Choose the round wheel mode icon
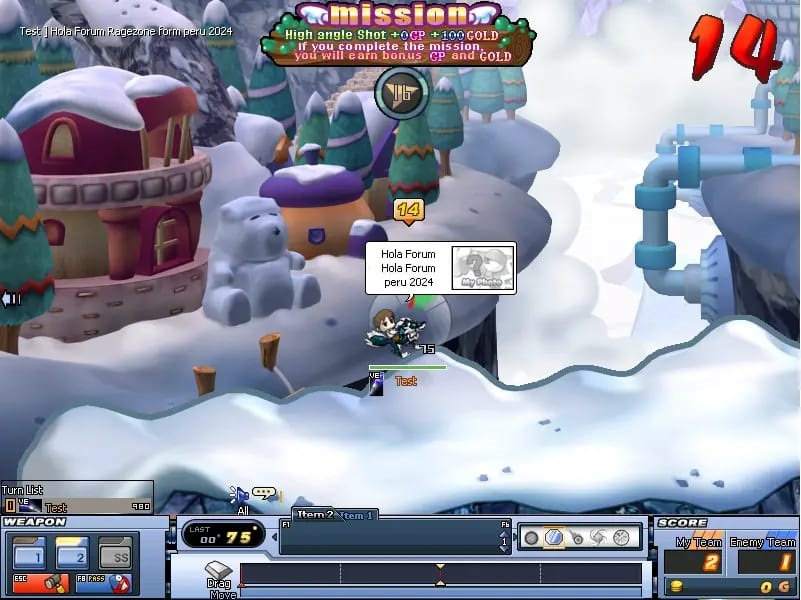Screen dimensions: 801x600 (621, 537)
